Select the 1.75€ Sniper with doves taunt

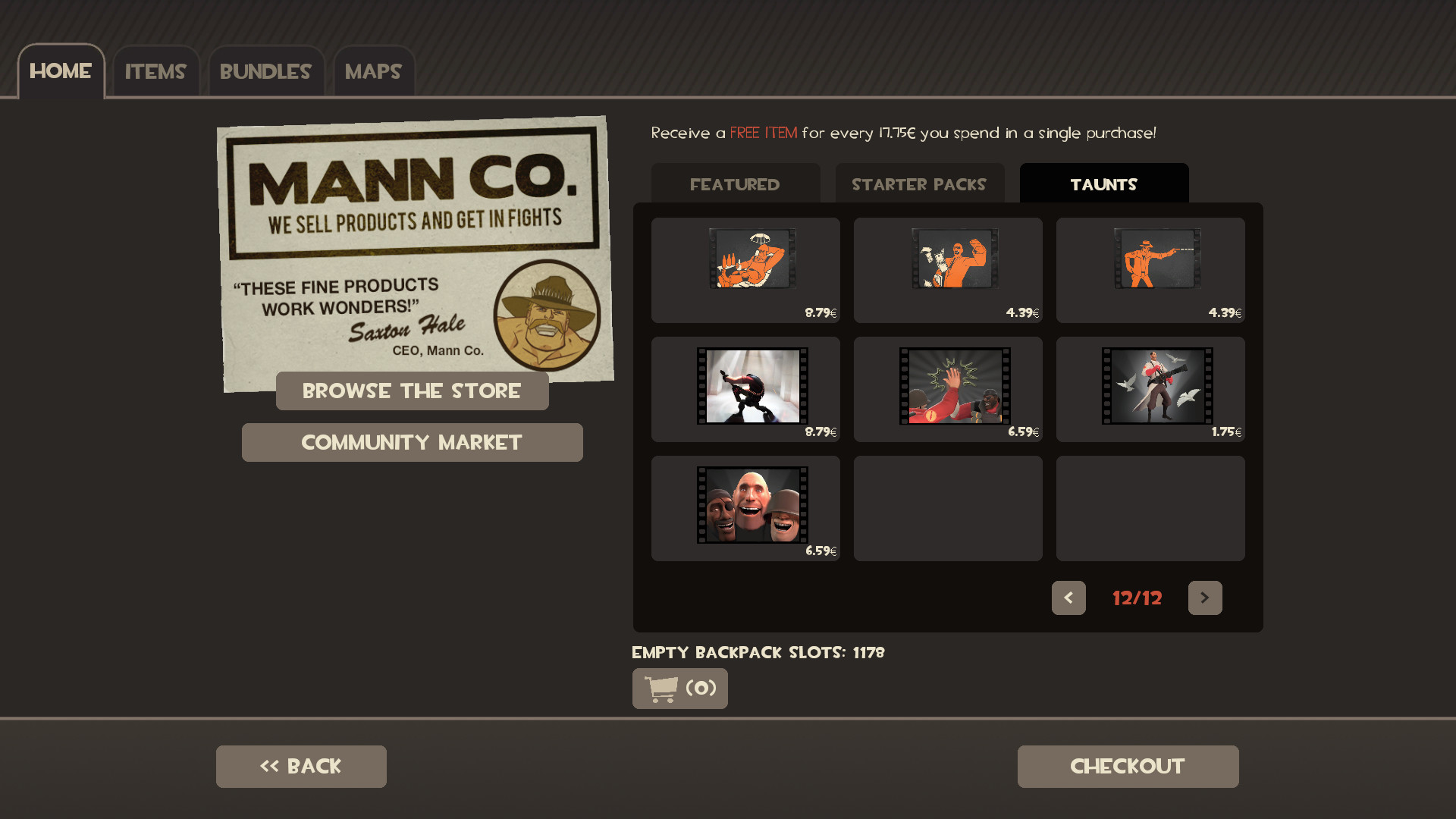coord(1150,389)
